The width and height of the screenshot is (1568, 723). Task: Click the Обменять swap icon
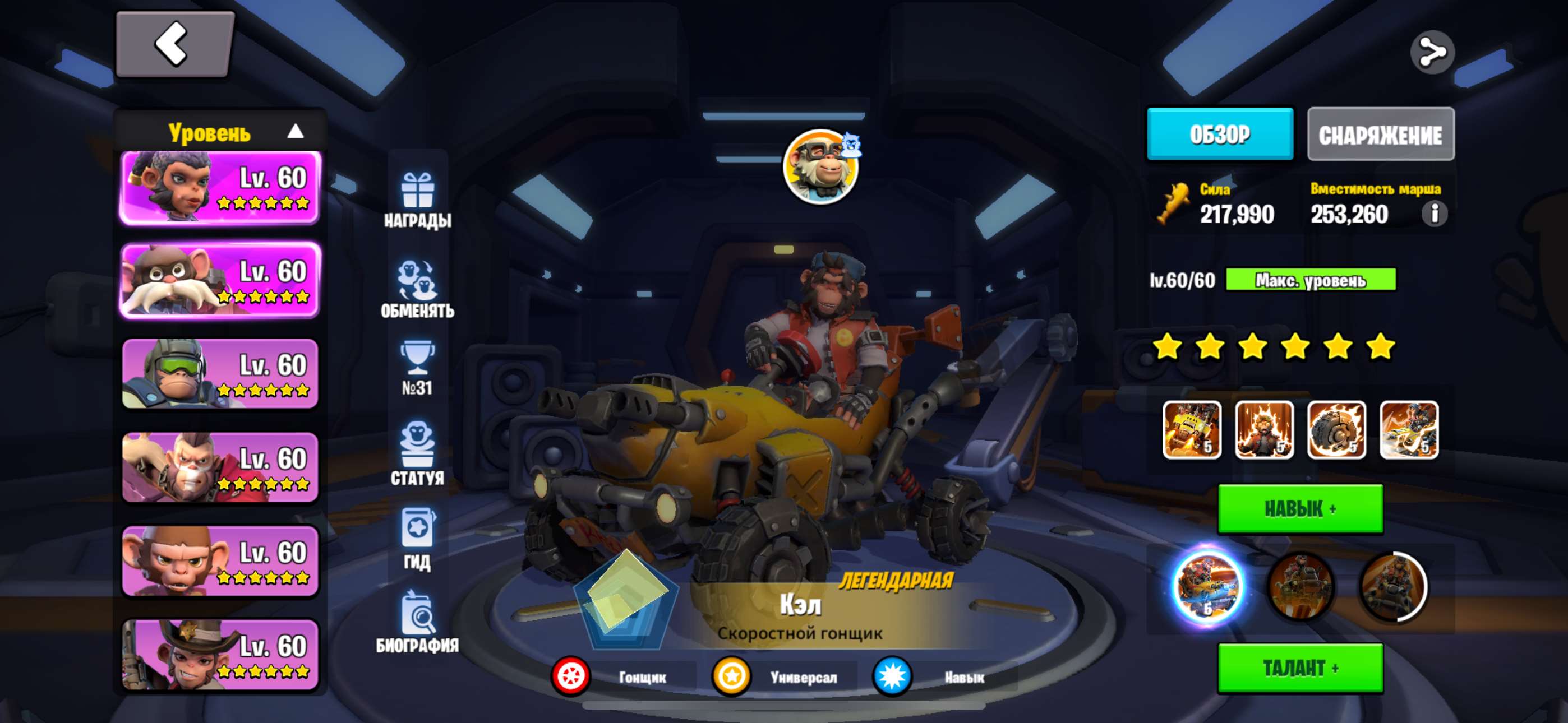coord(418,289)
